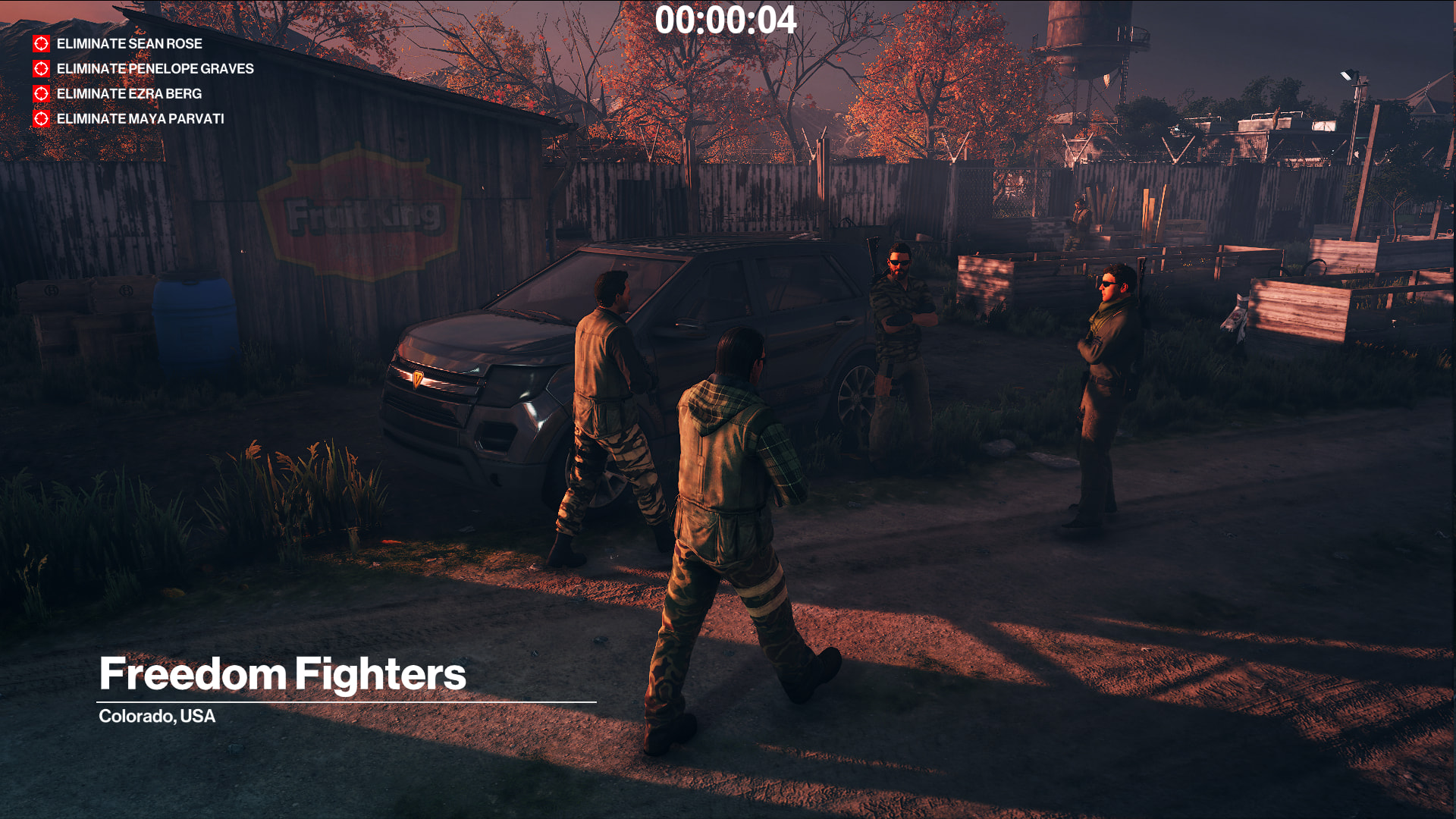Click the Eliminate Ezra Berg objective

129,94
